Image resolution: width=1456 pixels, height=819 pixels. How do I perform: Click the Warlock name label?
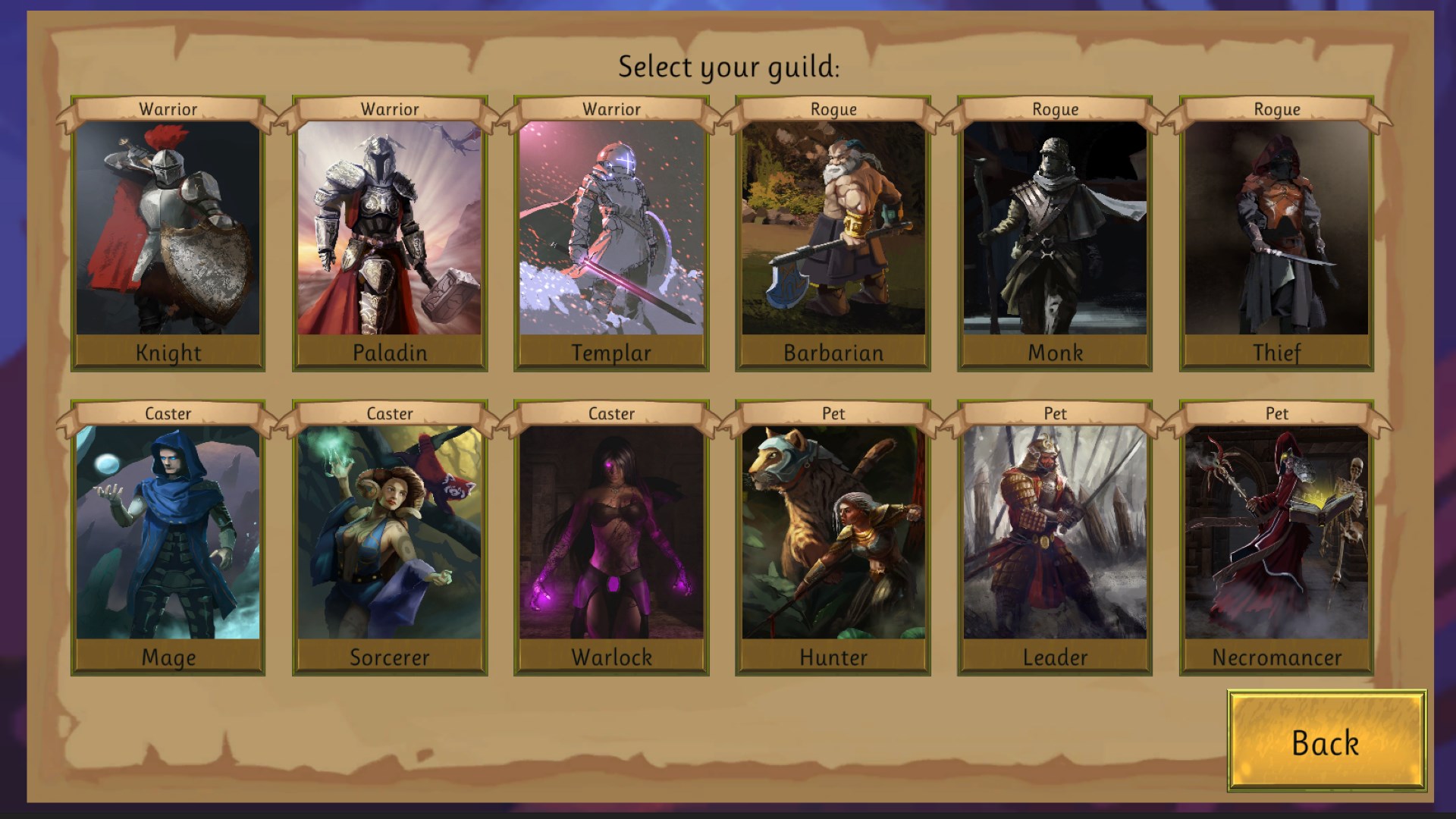click(609, 657)
